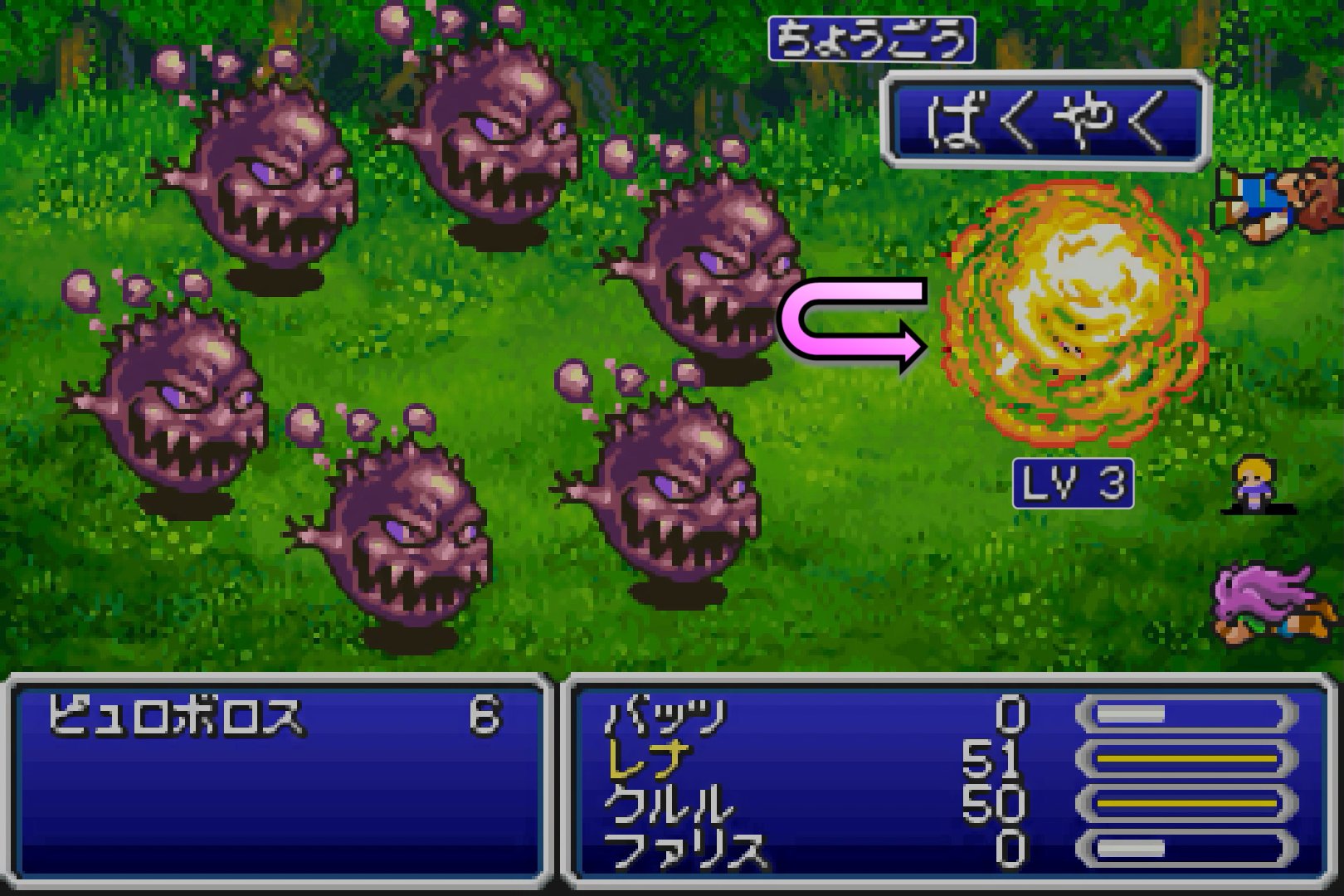Choose party member バッツ
1344x896 pixels.
click(x=666, y=715)
